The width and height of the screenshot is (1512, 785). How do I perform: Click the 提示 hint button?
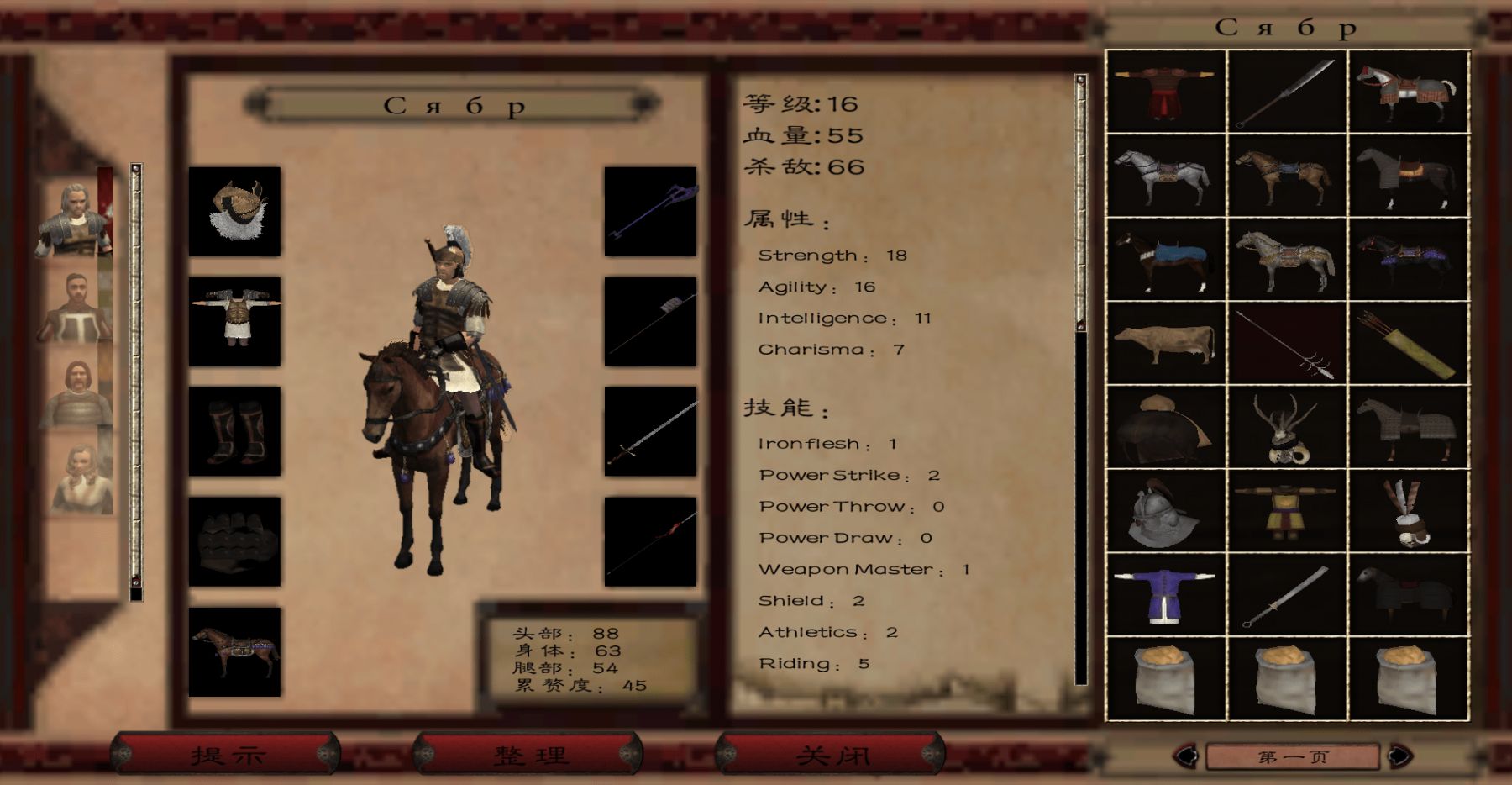point(227,754)
